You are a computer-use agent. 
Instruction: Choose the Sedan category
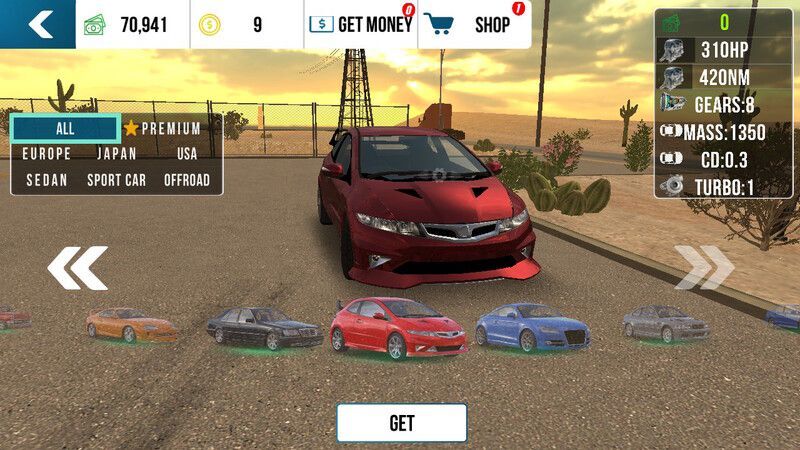47,180
